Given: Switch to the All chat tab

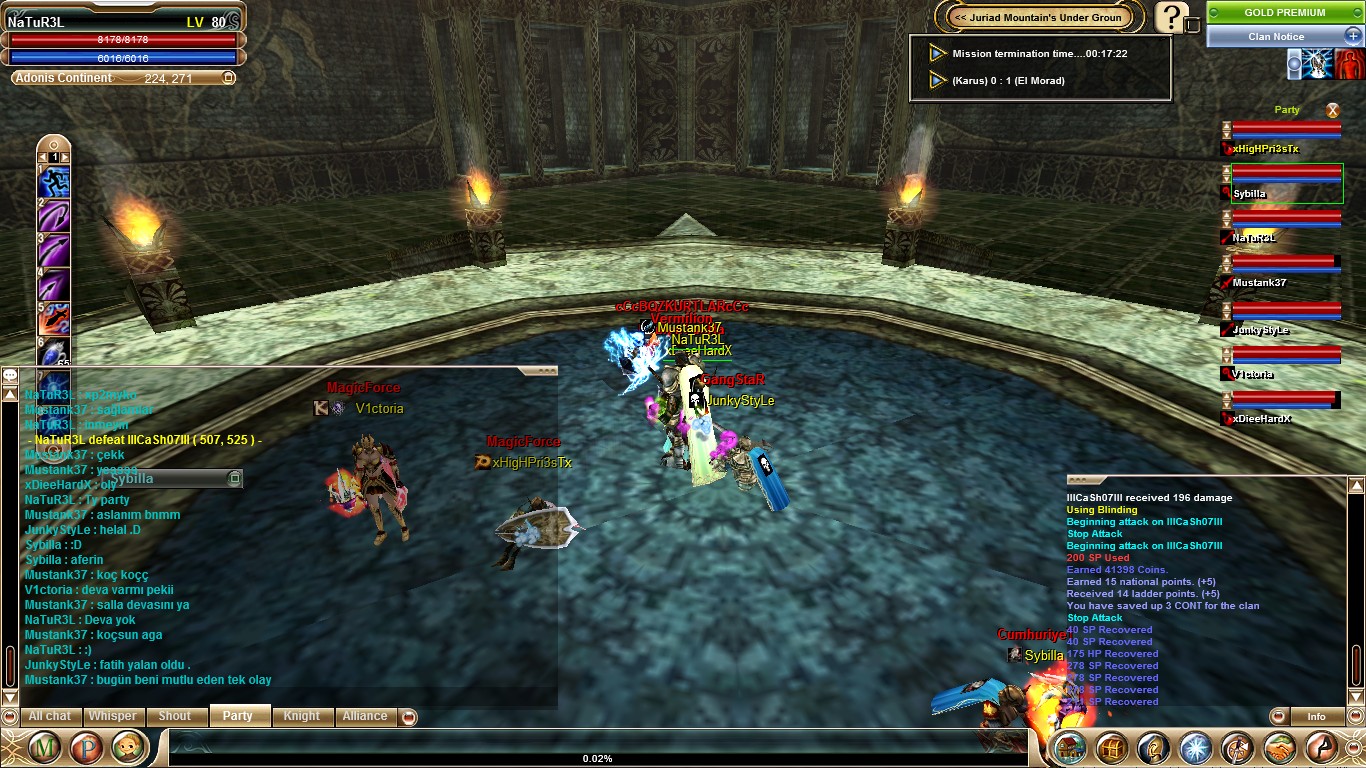Looking at the screenshot, I should pyautogui.click(x=49, y=716).
